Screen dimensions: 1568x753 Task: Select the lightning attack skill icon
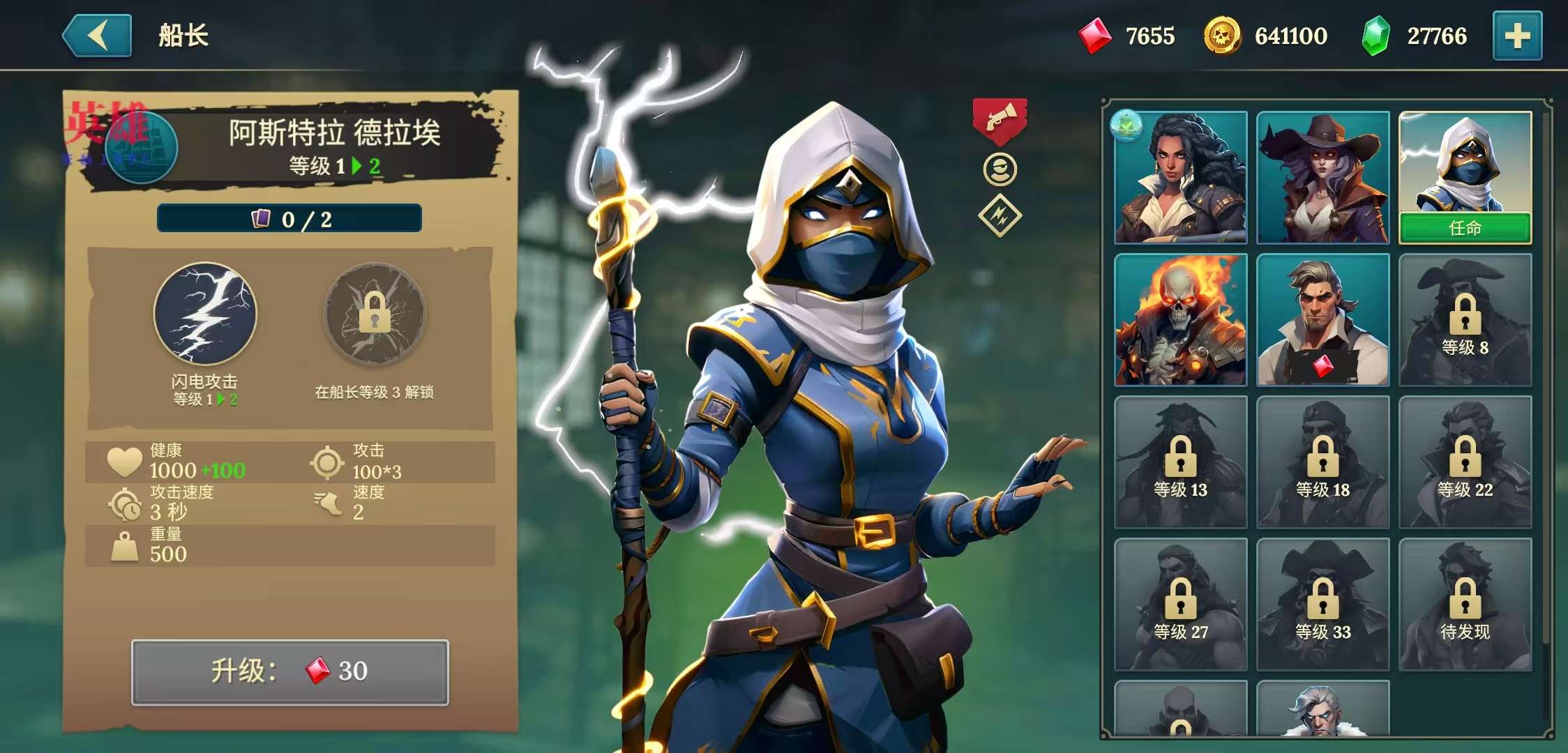(x=205, y=314)
